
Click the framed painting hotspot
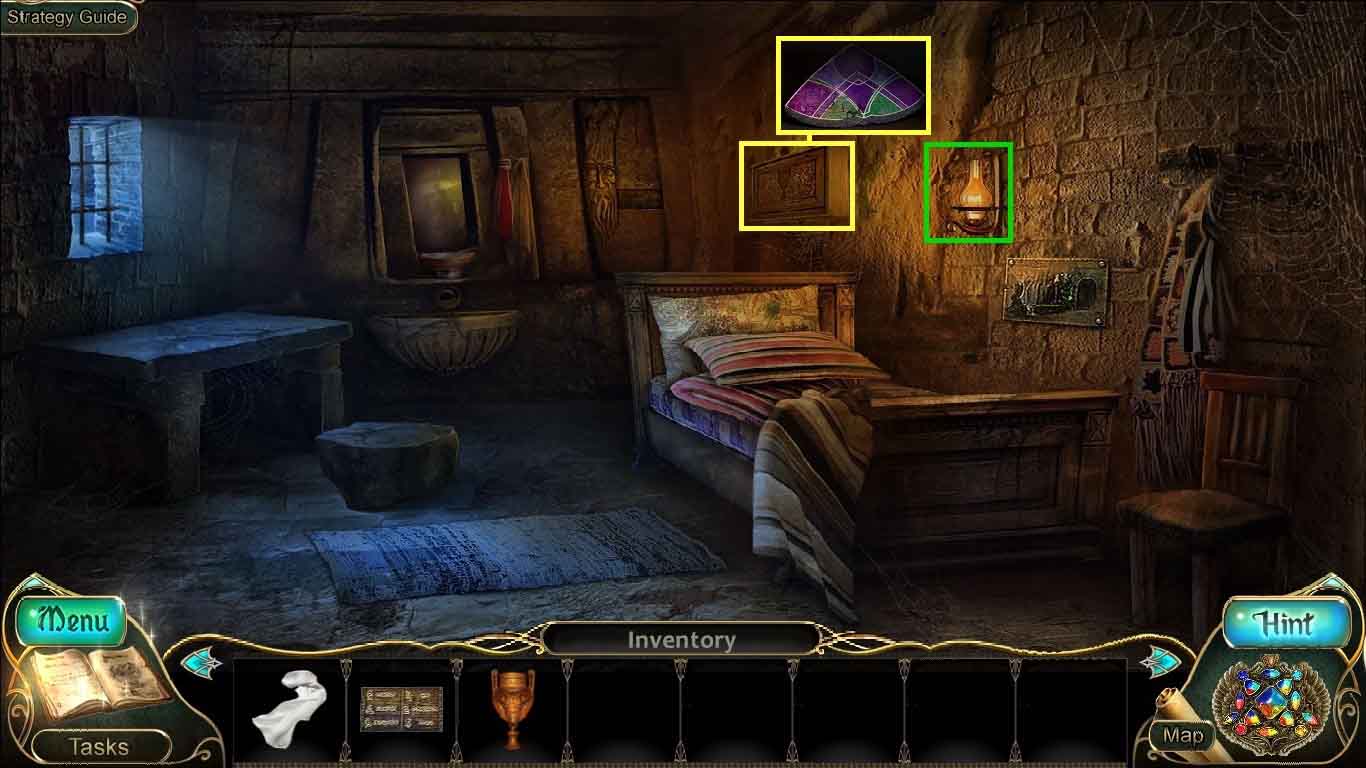(797, 186)
